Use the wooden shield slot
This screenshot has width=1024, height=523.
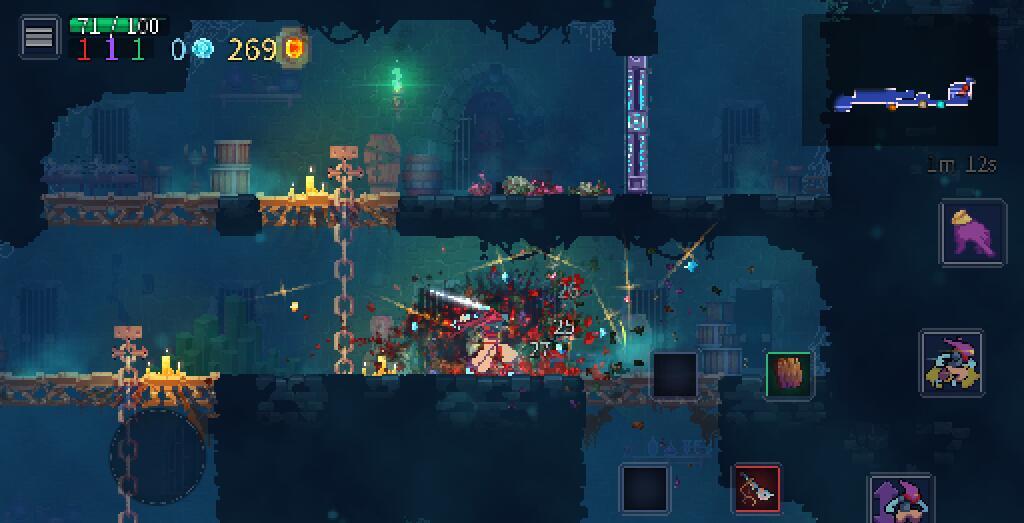(x=788, y=374)
